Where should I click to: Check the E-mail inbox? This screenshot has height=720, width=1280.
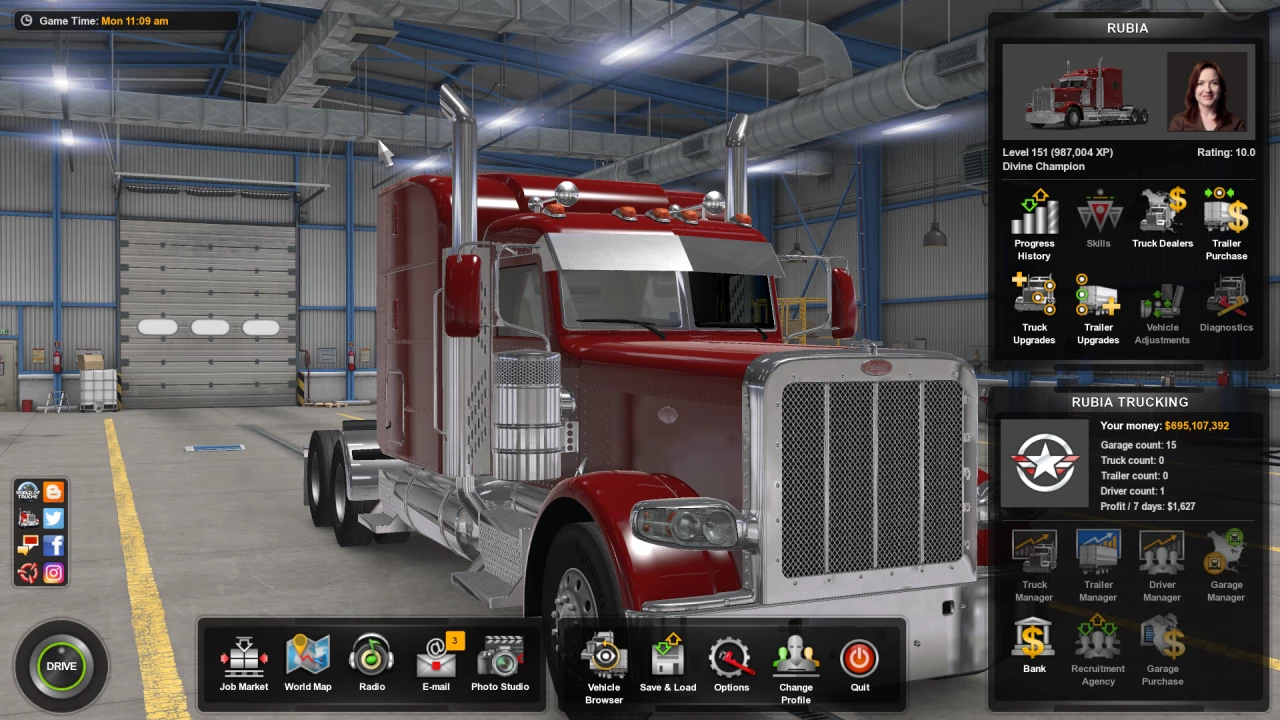436,664
